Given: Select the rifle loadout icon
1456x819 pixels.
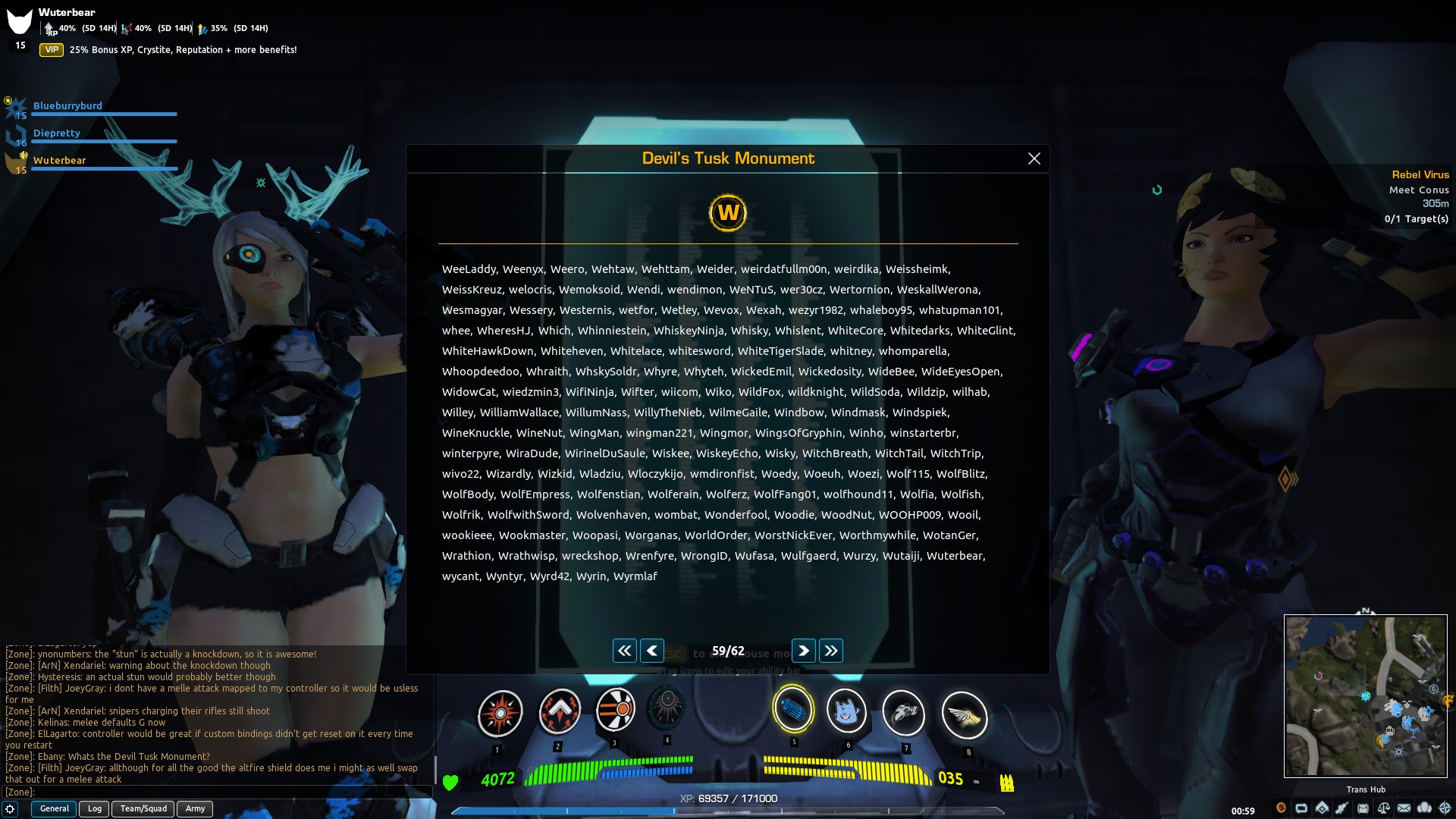Looking at the screenshot, I should point(1342,808).
